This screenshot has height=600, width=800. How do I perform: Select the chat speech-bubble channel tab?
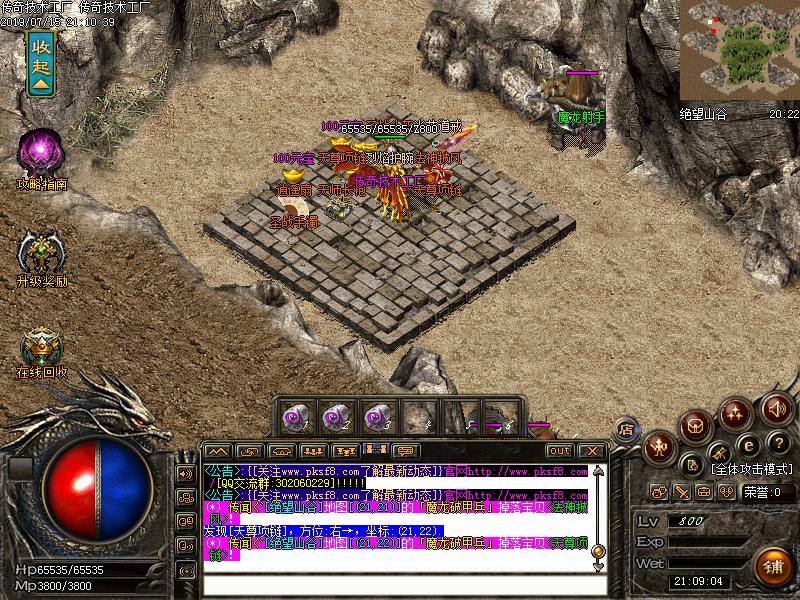pyautogui.click(x=406, y=451)
